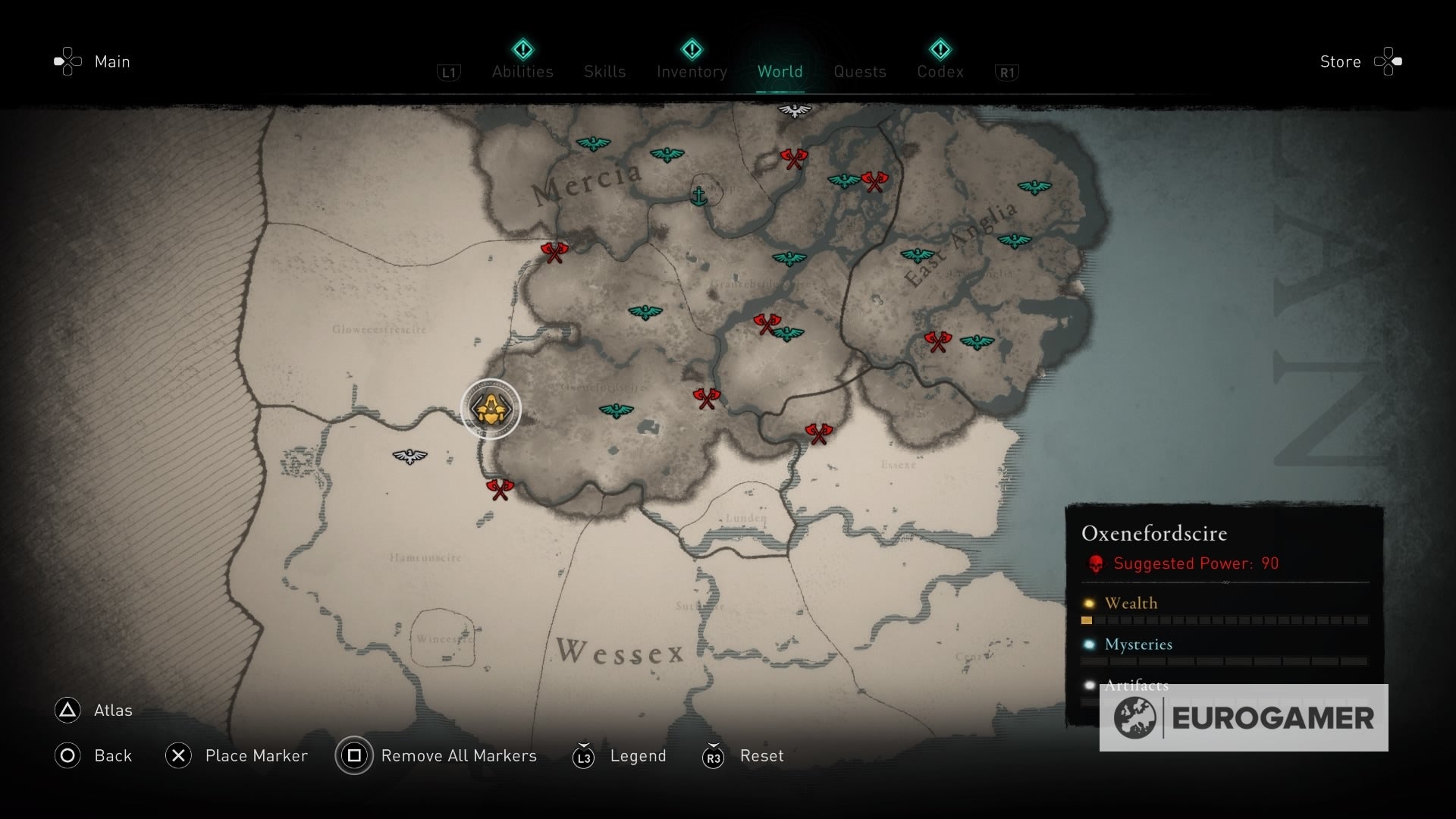Switch to the Quests tab

859,71
